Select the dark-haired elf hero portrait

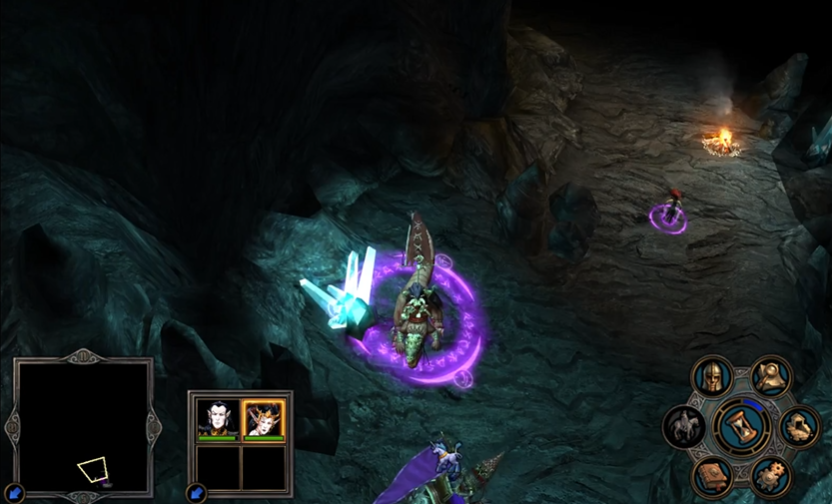pyautogui.click(x=217, y=418)
